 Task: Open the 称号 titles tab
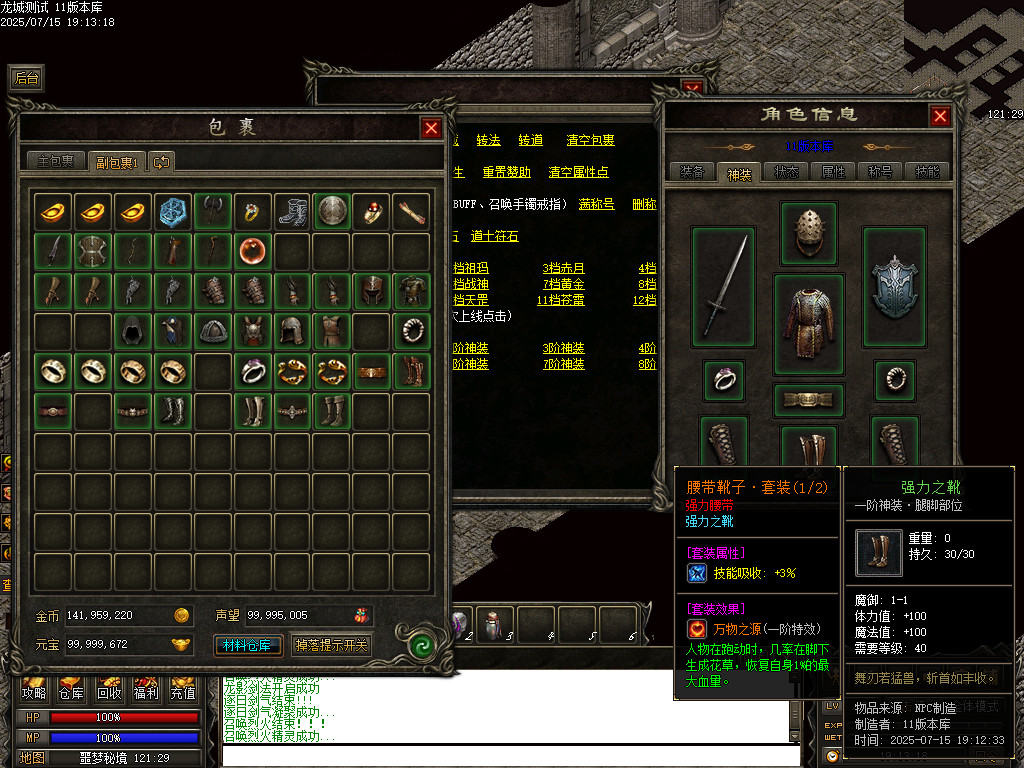point(880,172)
